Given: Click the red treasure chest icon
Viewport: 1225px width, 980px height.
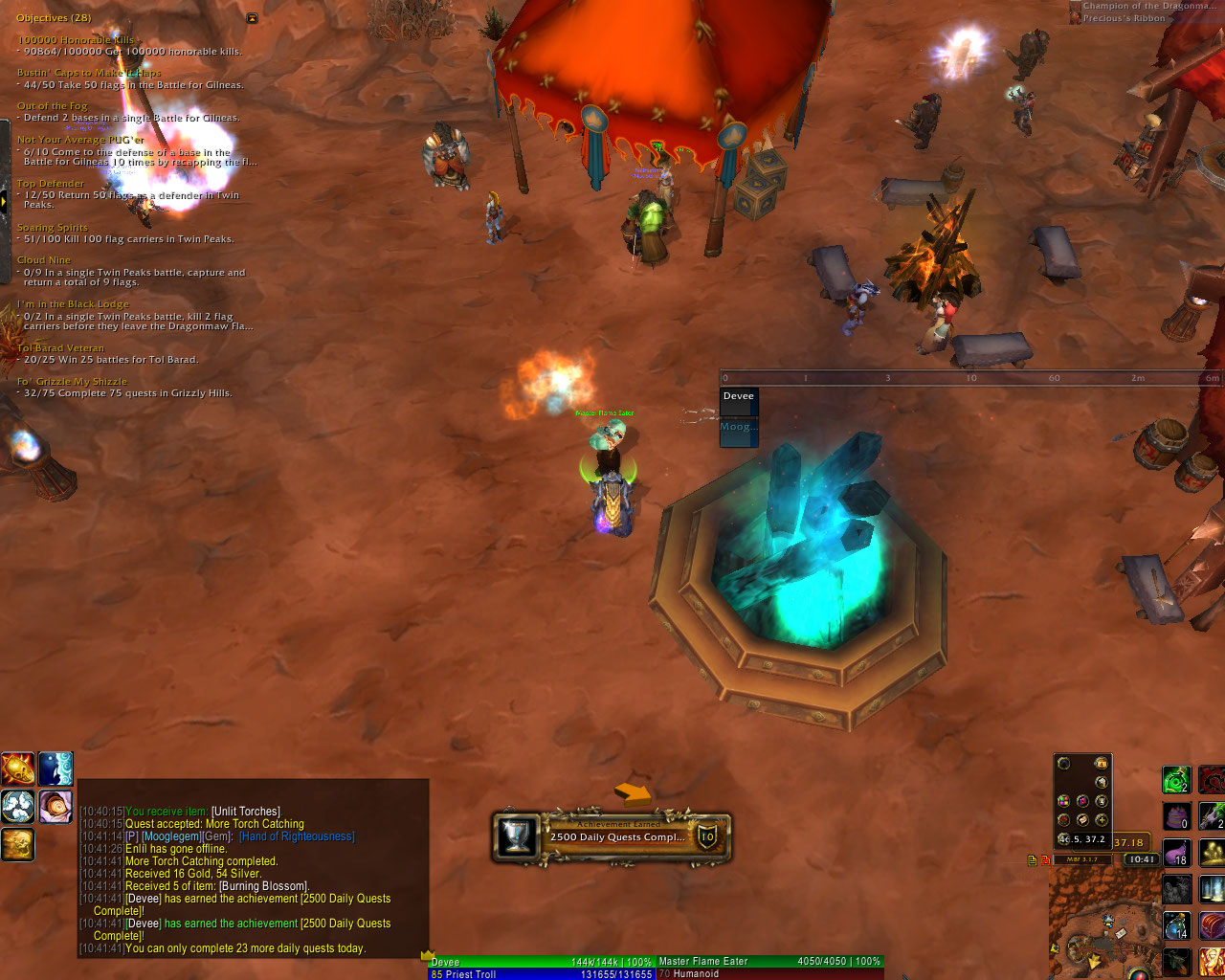Looking at the screenshot, I should click(1213, 926).
